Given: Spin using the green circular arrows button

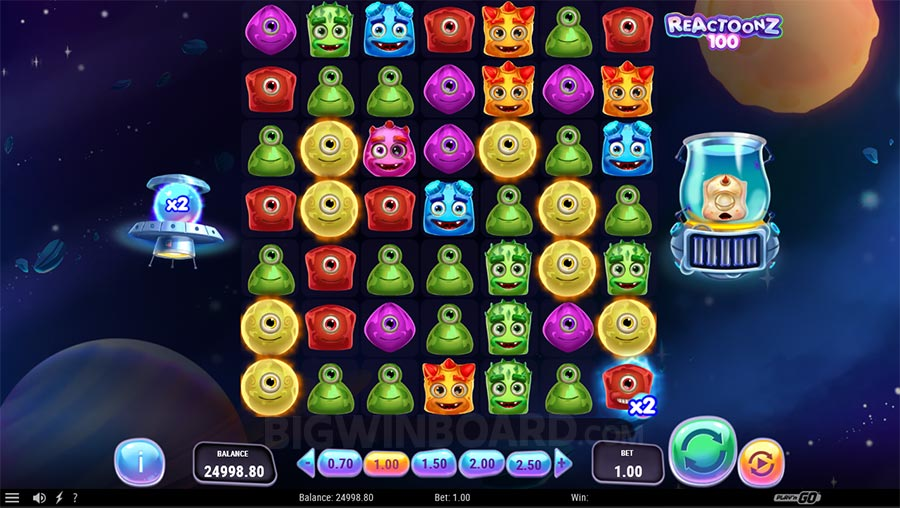Looking at the screenshot, I should [x=702, y=452].
